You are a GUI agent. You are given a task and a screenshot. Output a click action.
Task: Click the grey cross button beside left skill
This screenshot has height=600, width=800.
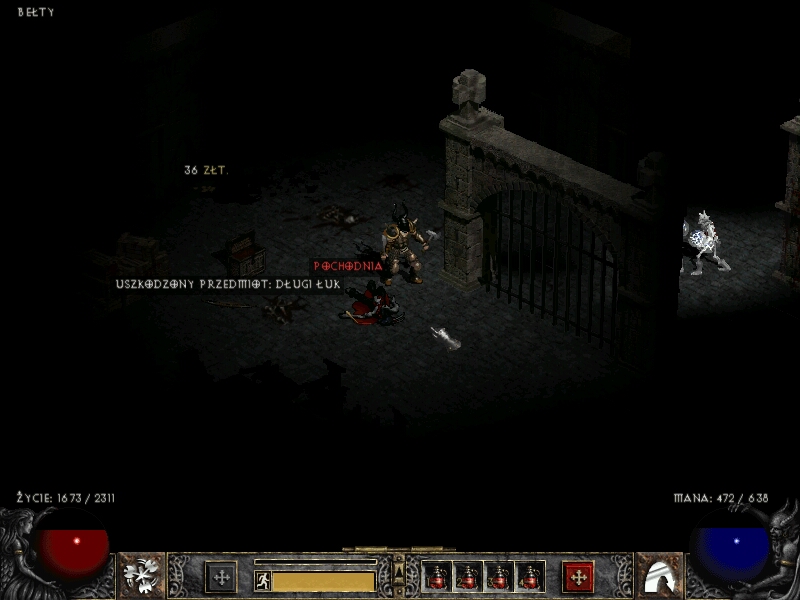pos(220,577)
